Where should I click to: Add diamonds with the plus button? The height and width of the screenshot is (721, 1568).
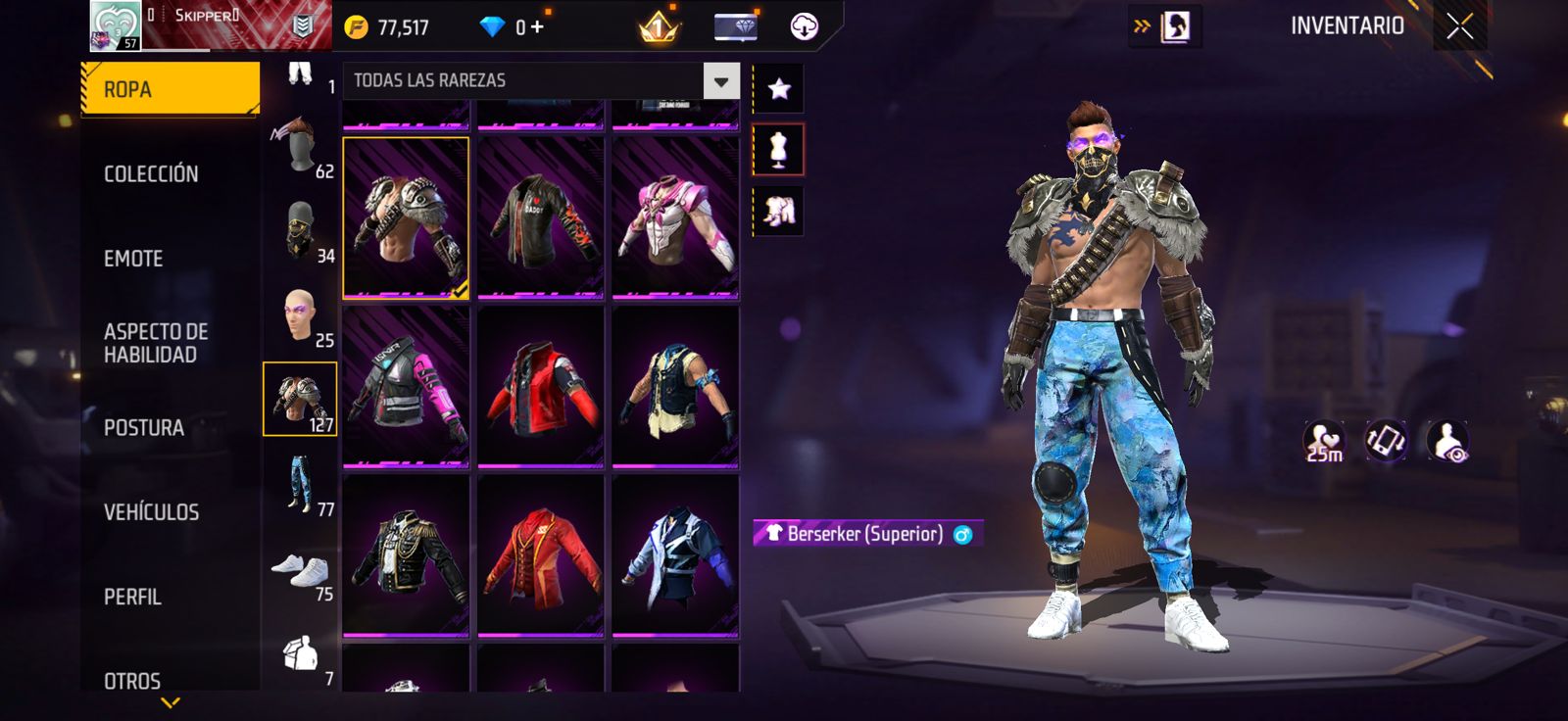tap(537, 26)
